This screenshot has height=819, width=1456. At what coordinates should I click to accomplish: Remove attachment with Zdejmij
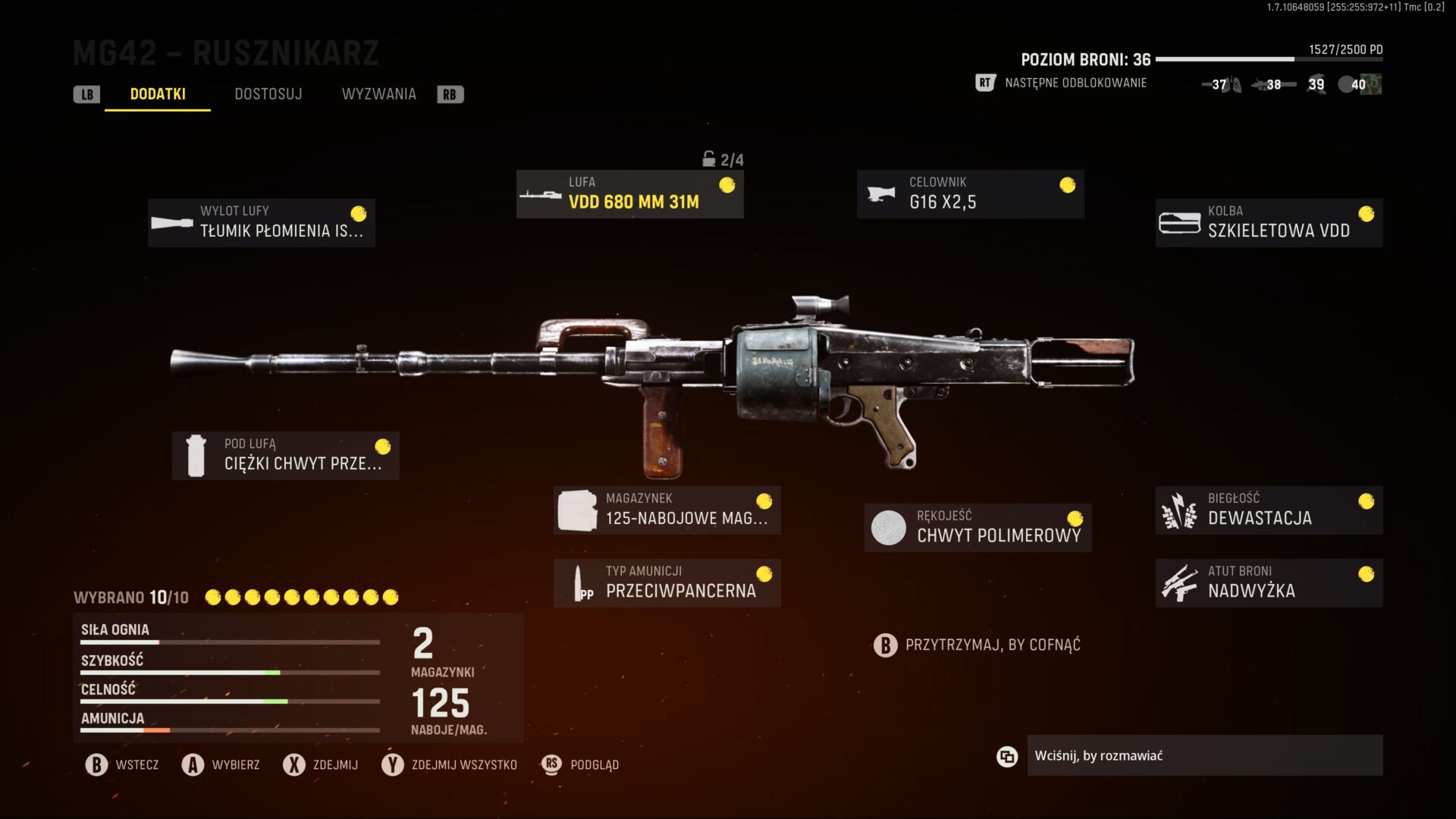(321, 764)
